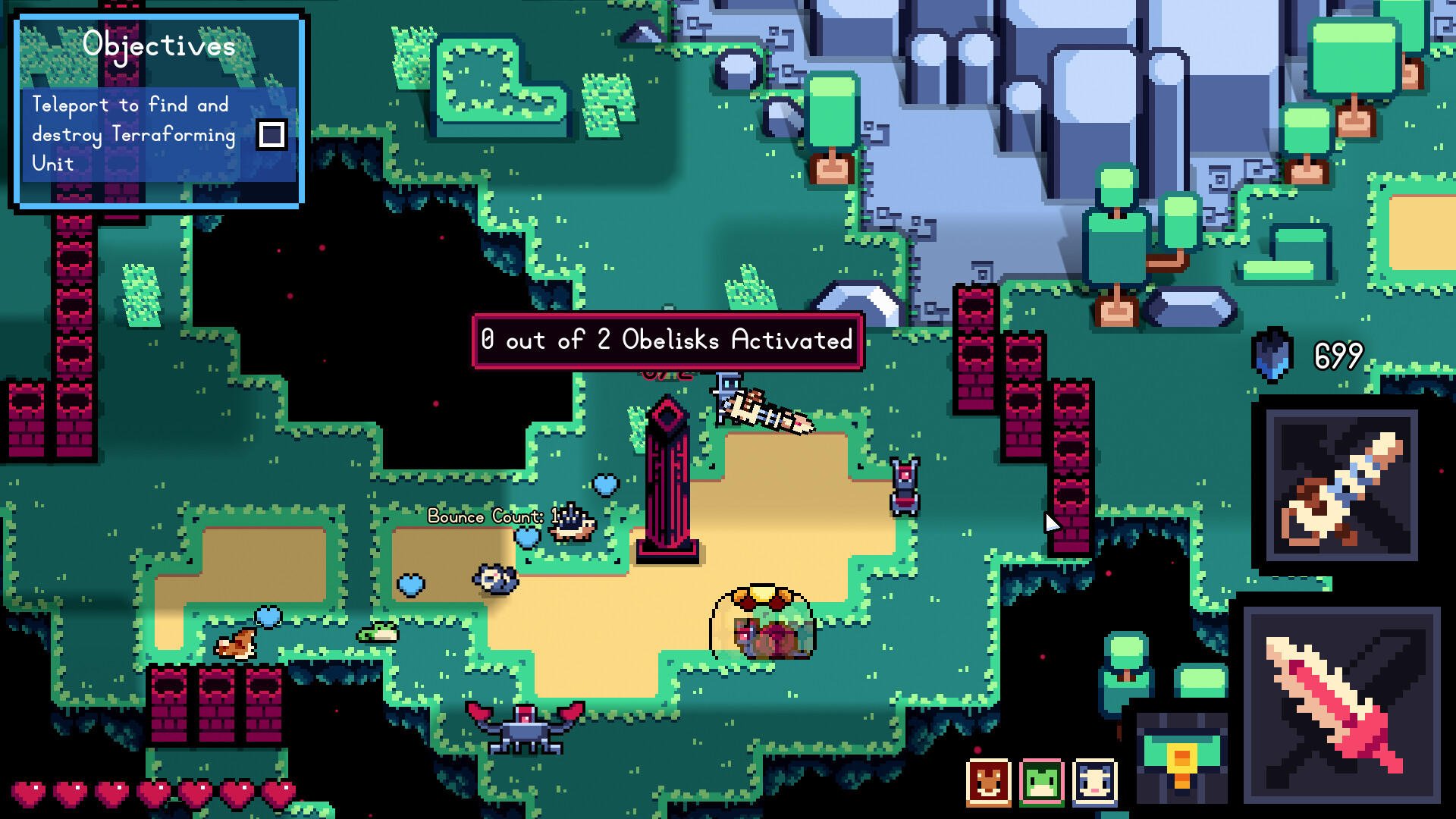Toggle completion box beside the objective text
Viewport: 1456px width, 819px height.
pyautogui.click(x=271, y=135)
